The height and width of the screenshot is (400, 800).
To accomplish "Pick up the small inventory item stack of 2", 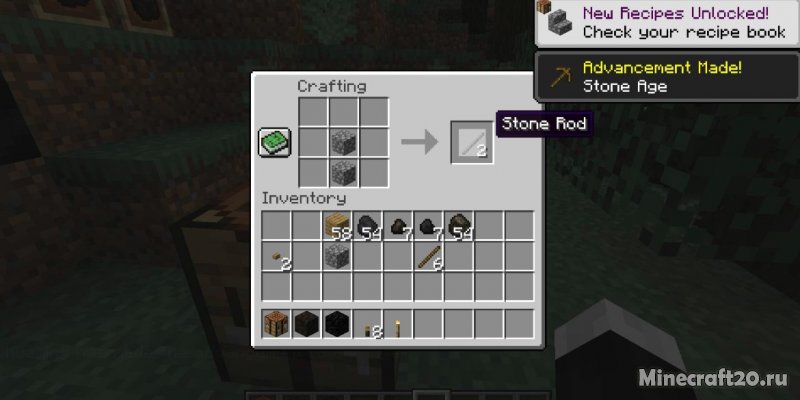I will [277, 259].
